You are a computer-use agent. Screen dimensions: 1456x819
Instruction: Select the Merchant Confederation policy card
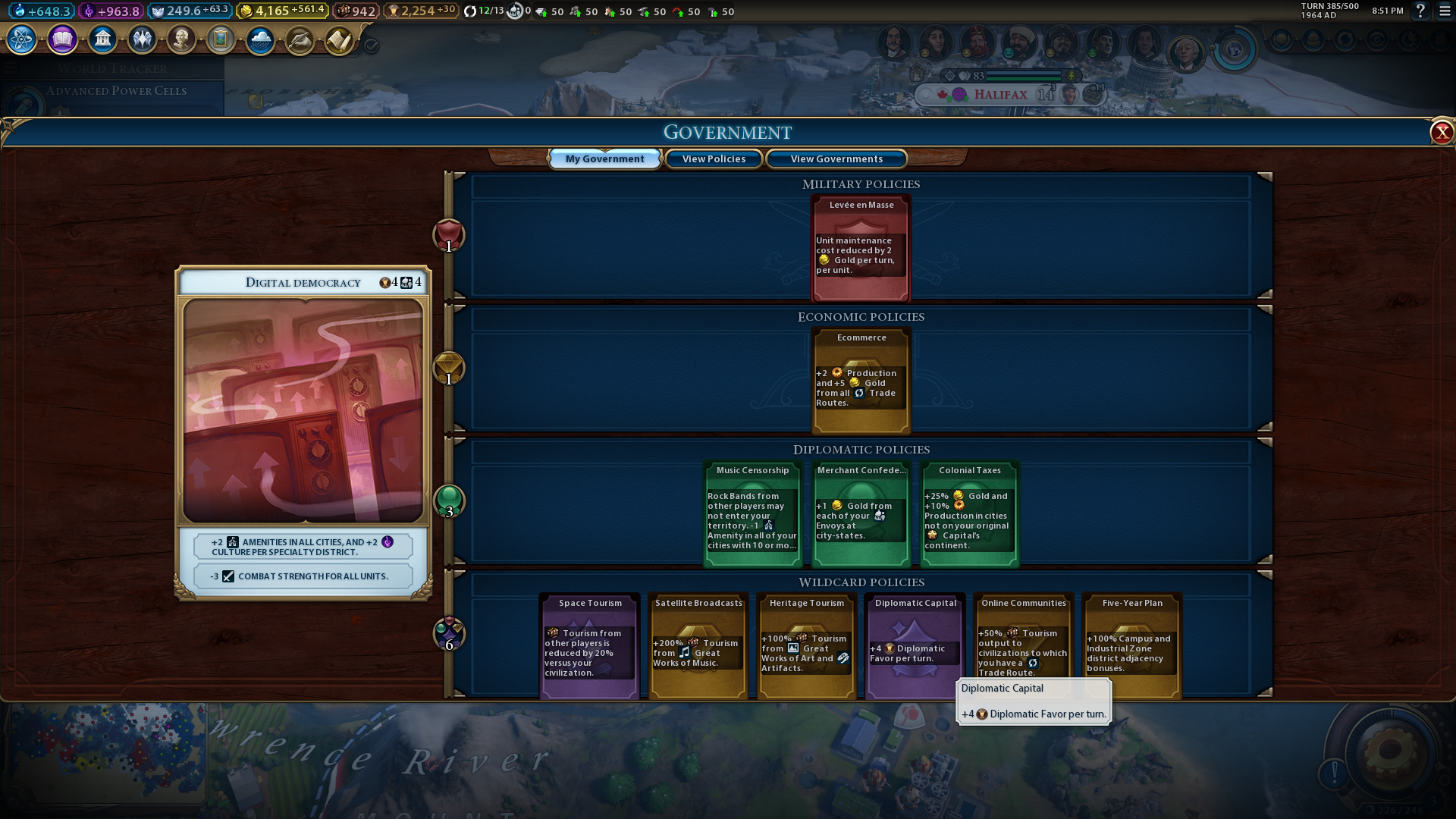(861, 514)
